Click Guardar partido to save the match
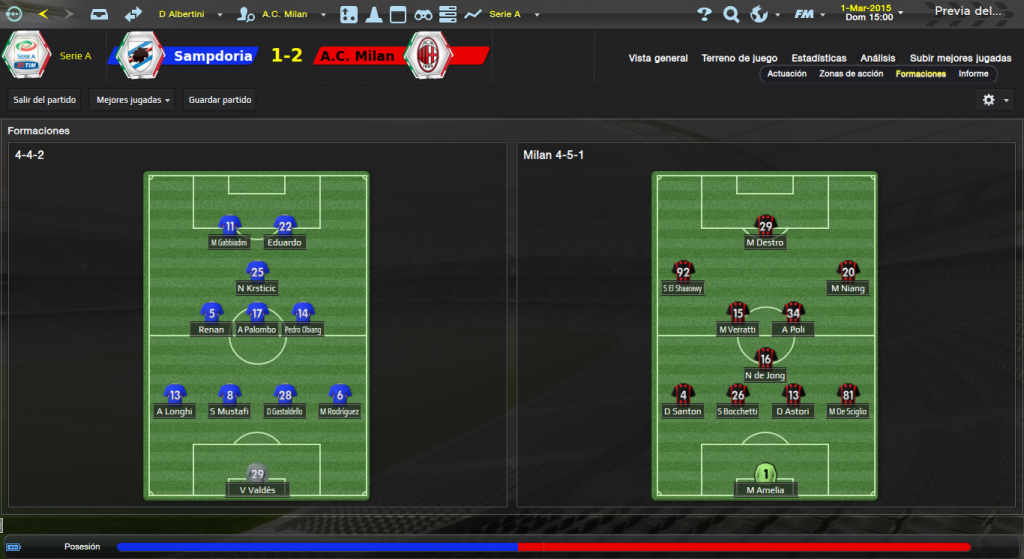The width and height of the screenshot is (1024, 559). (220, 100)
